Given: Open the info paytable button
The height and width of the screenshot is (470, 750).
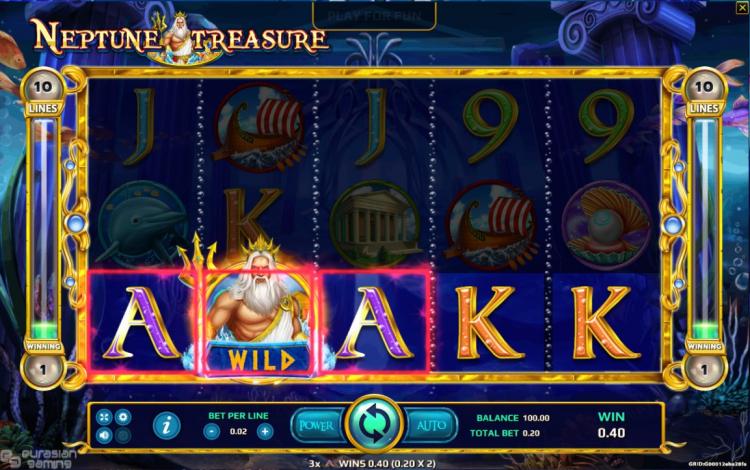Looking at the screenshot, I should tap(166, 426).
